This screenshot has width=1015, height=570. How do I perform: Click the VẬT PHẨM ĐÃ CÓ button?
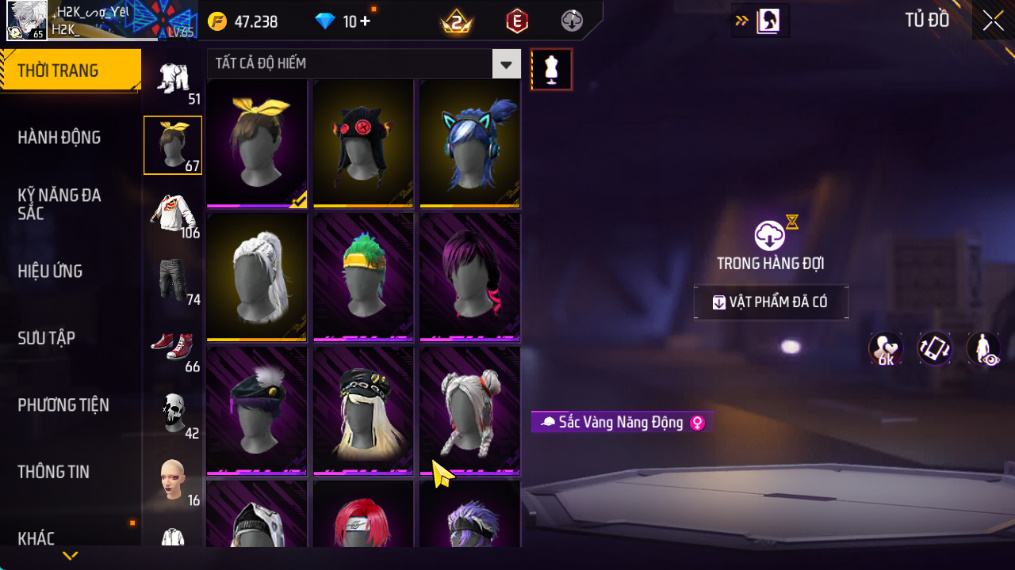(x=771, y=302)
